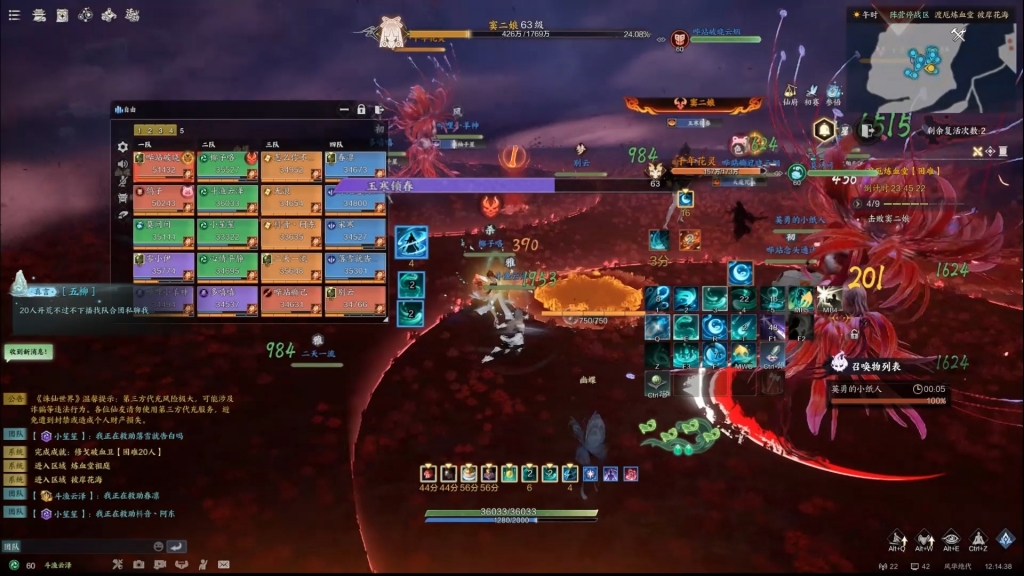This screenshot has width=1024, height=576.
Task: Open the 仙府 menu icon
Action: pyautogui.click(x=790, y=93)
